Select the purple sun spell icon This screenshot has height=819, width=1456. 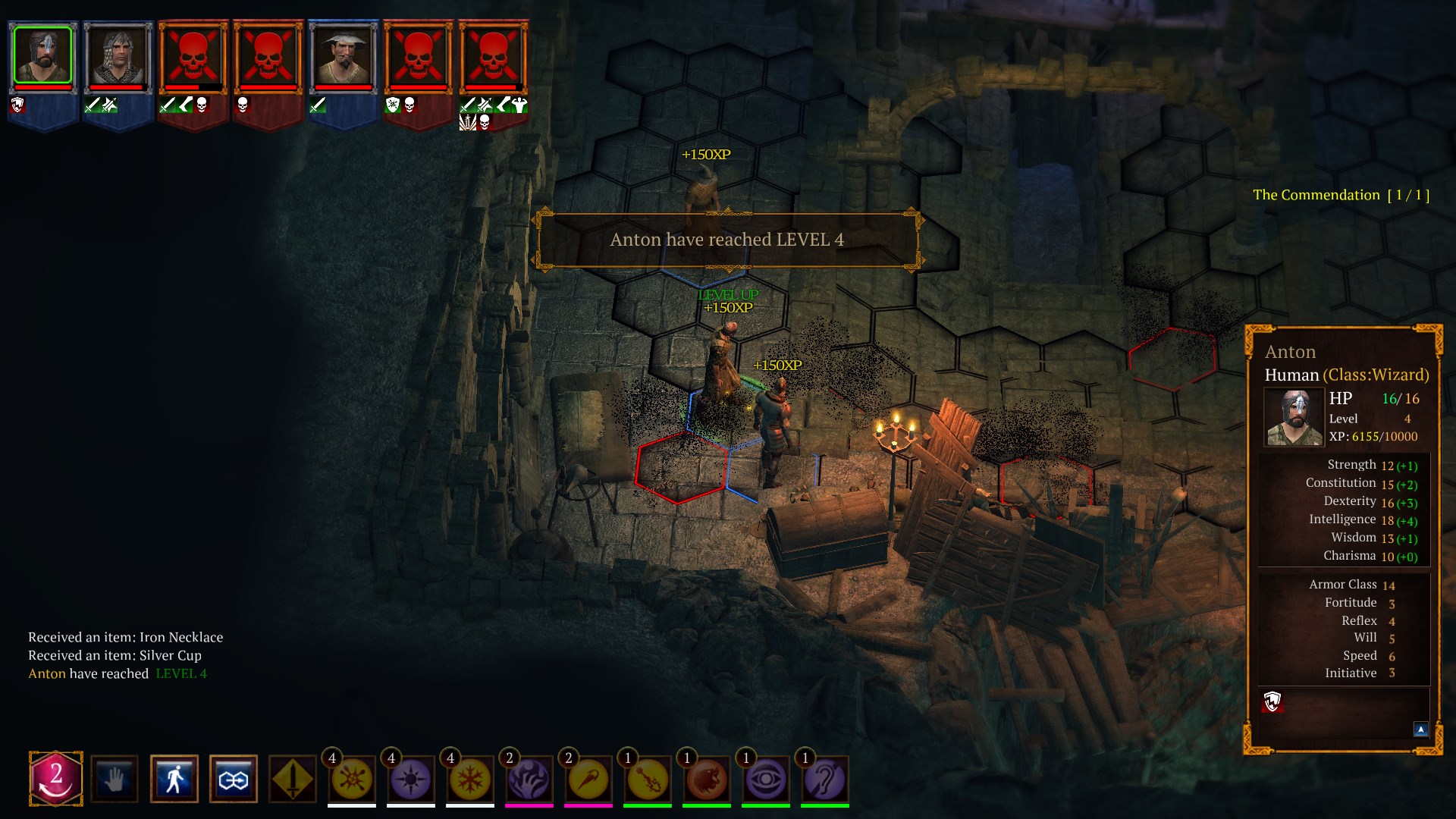pyautogui.click(x=409, y=779)
